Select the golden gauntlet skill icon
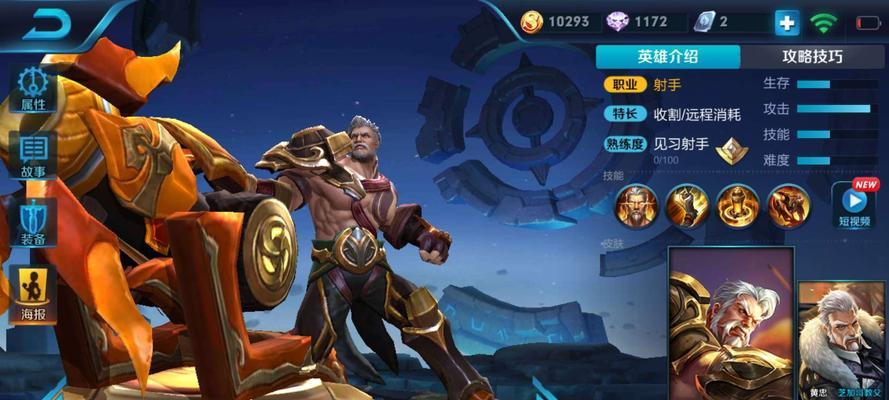This screenshot has height=400, width=889. [687, 205]
